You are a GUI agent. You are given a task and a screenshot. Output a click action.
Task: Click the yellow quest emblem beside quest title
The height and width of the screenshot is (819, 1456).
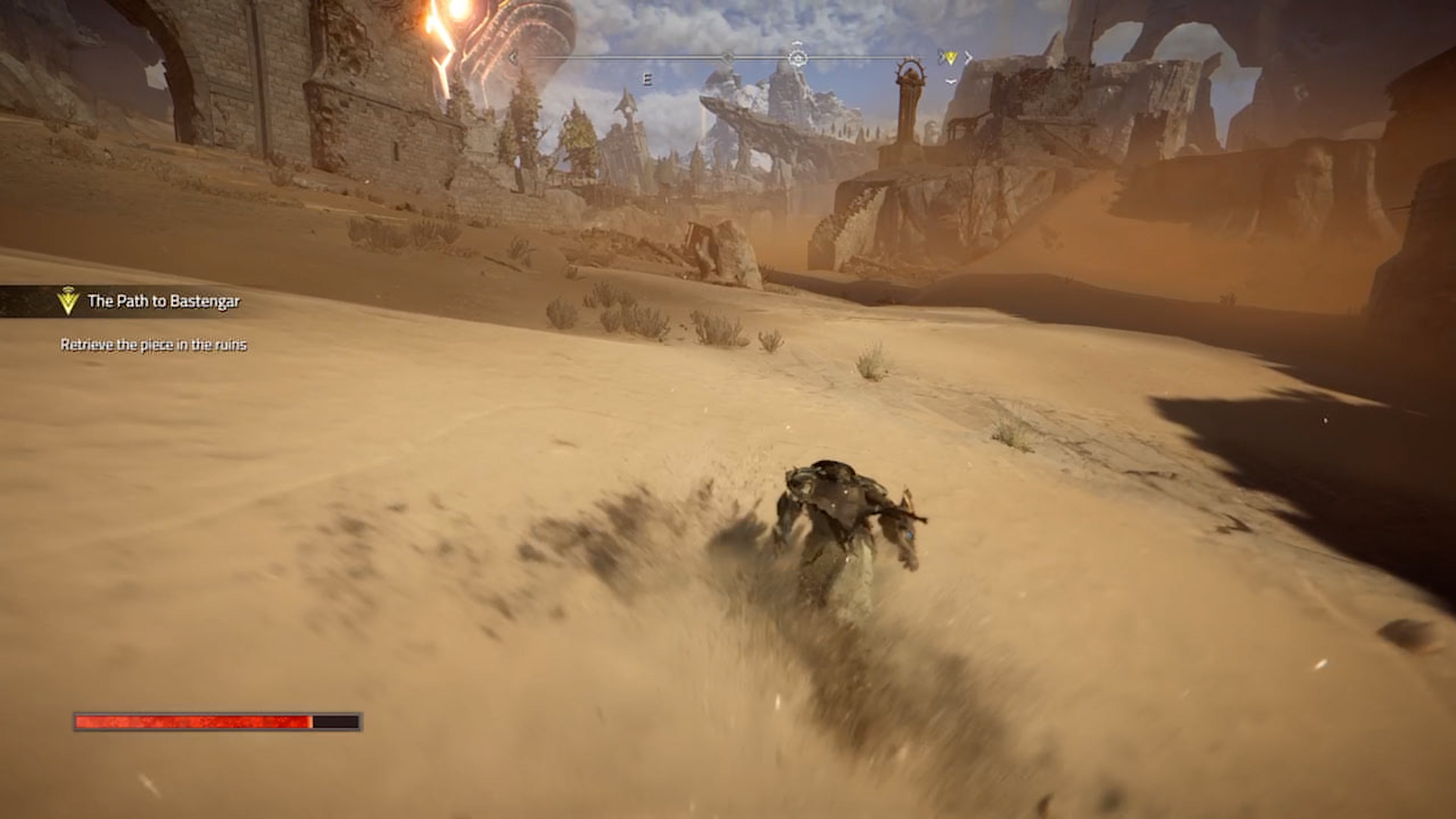pyautogui.click(x=68, y=301)
